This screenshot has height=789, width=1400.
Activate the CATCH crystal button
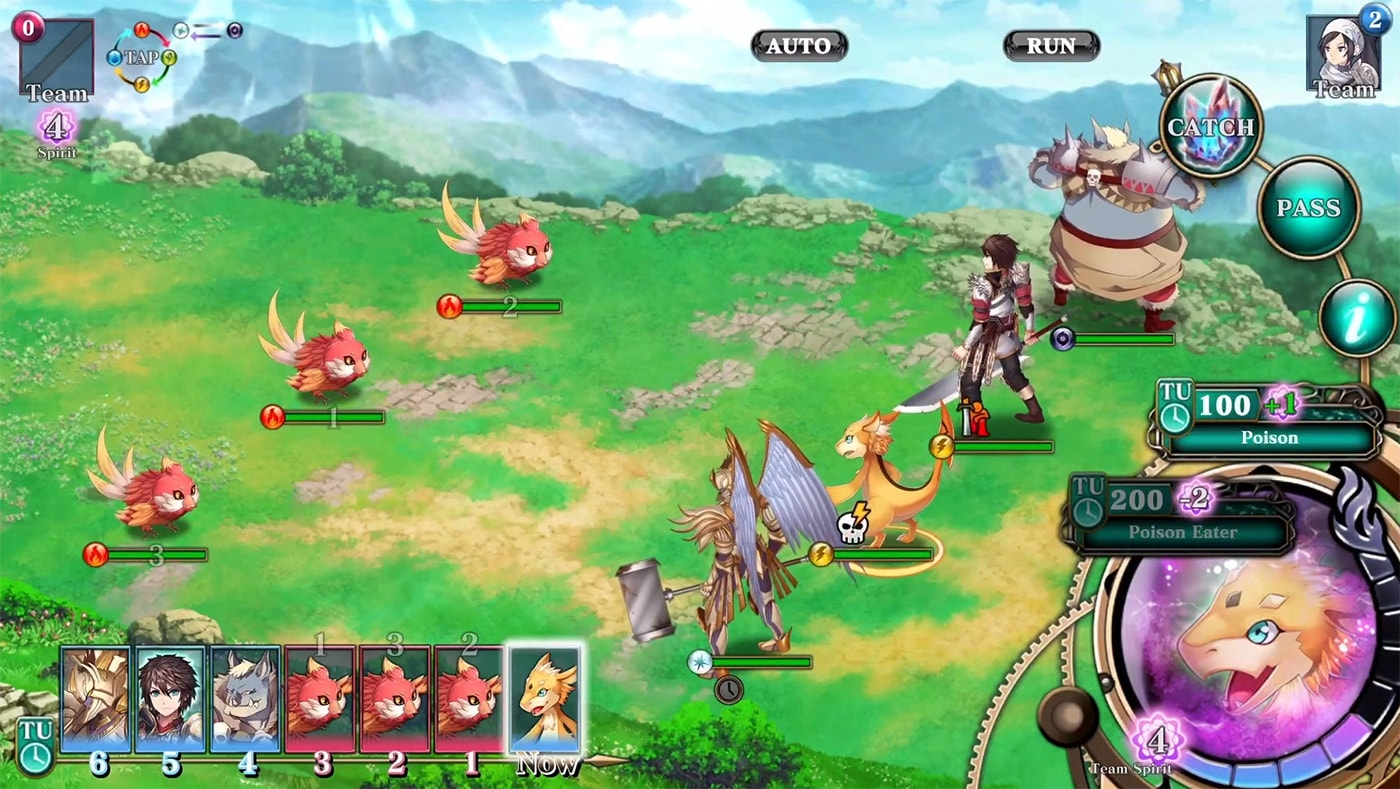[1211, 127]
